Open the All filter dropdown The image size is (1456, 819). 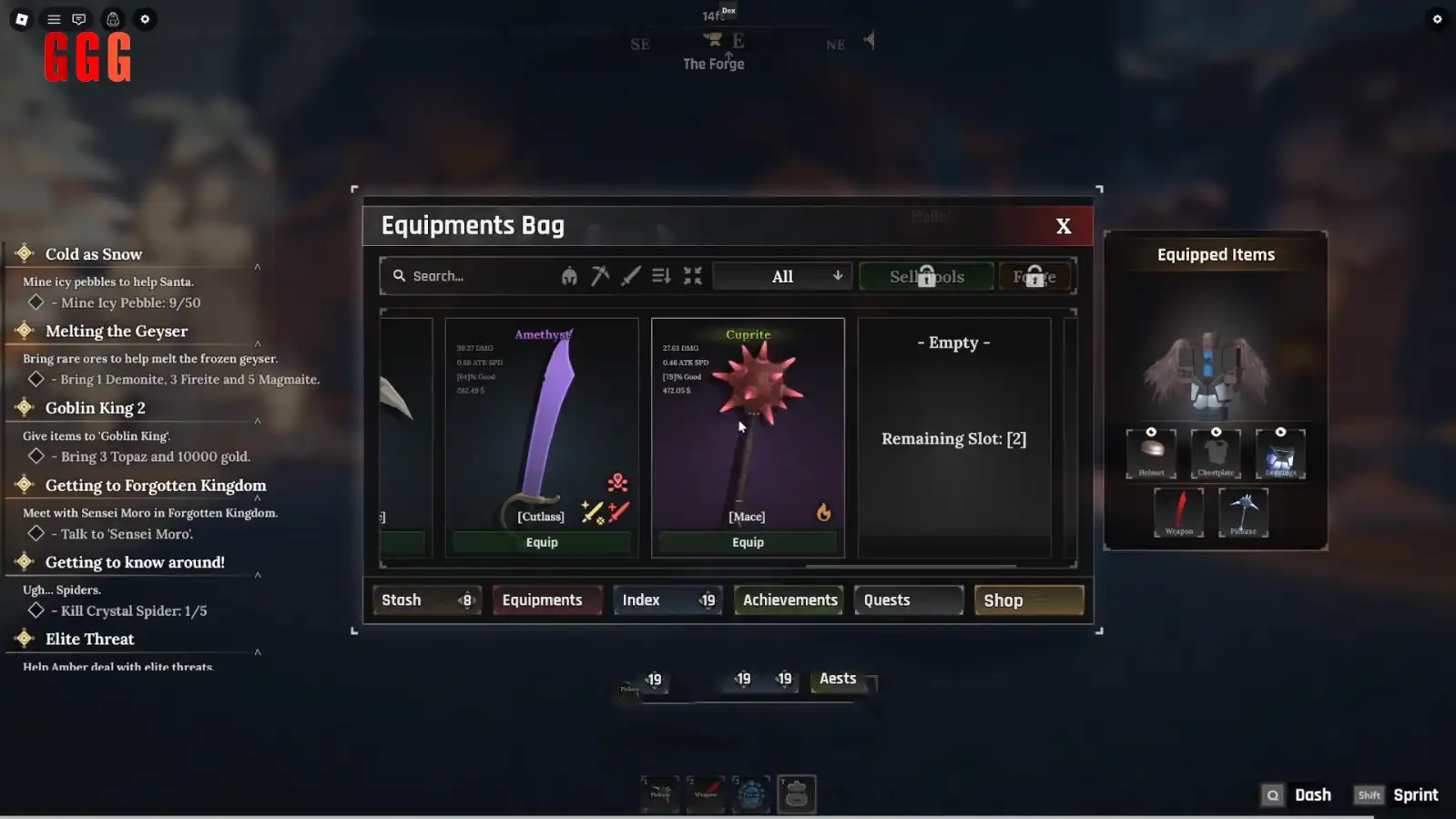tap(783, 276)
